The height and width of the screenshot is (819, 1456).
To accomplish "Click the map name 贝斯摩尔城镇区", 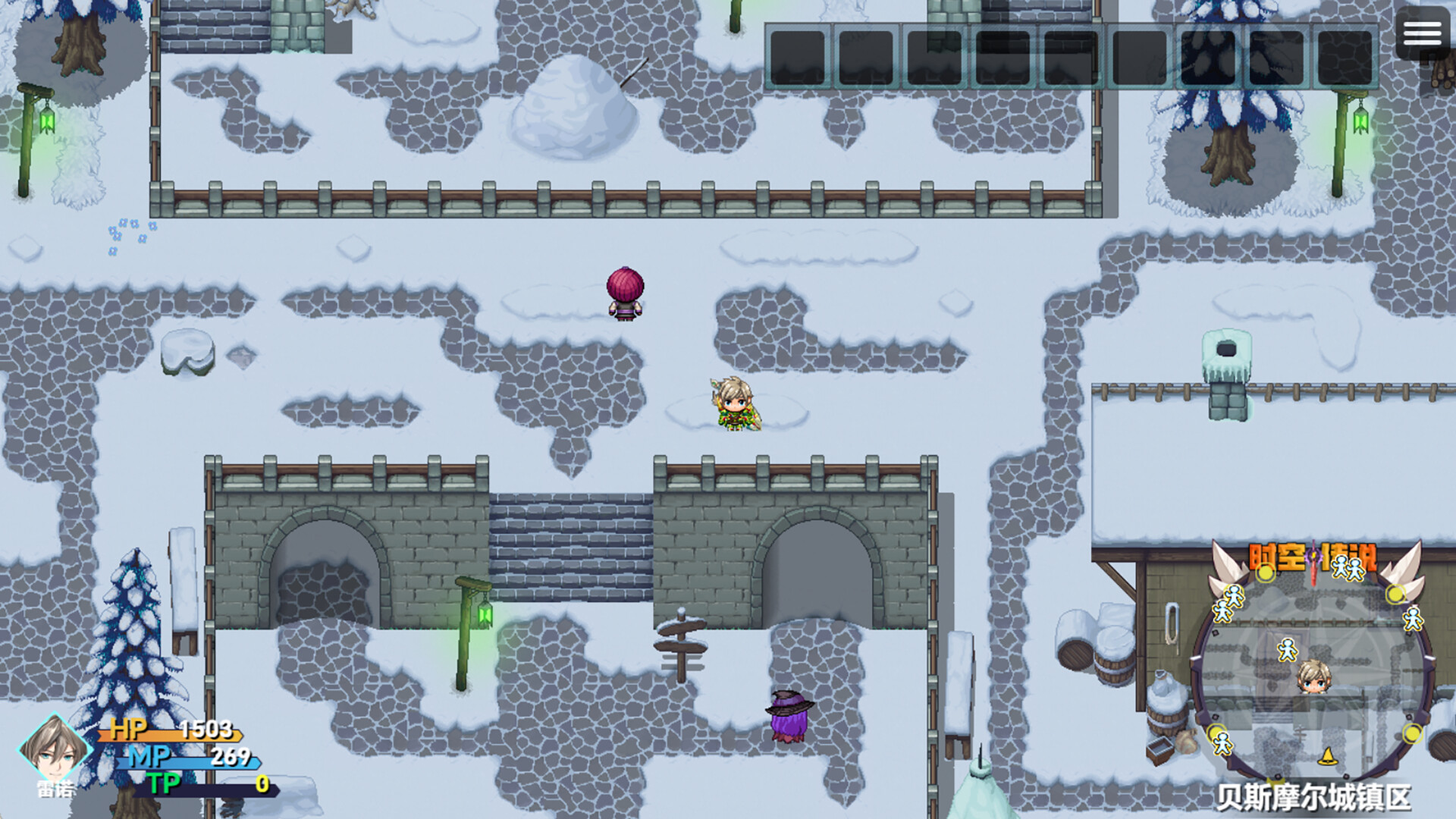I will click(x=1313, y=796).
